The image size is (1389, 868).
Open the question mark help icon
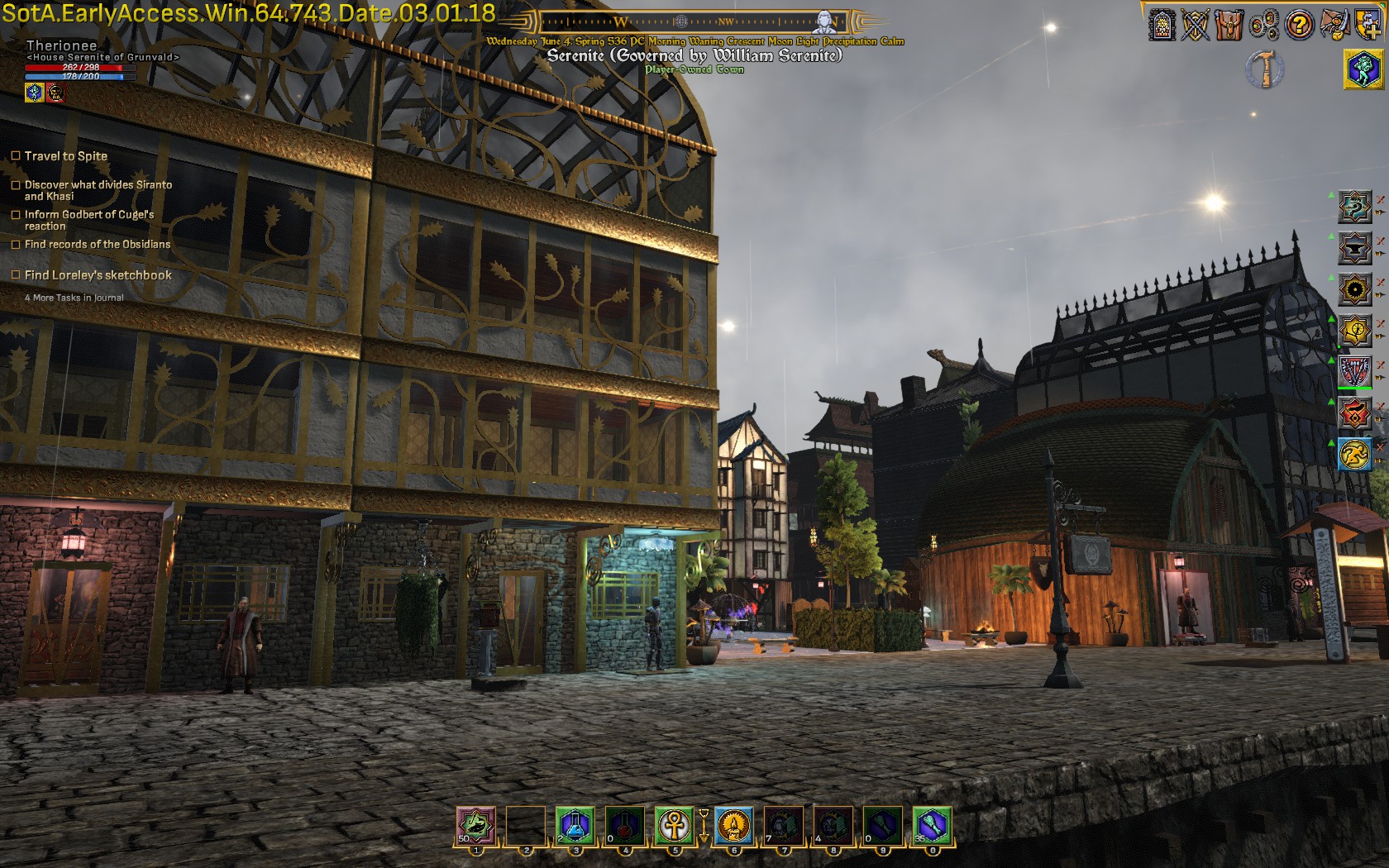tap(1299, 26)
